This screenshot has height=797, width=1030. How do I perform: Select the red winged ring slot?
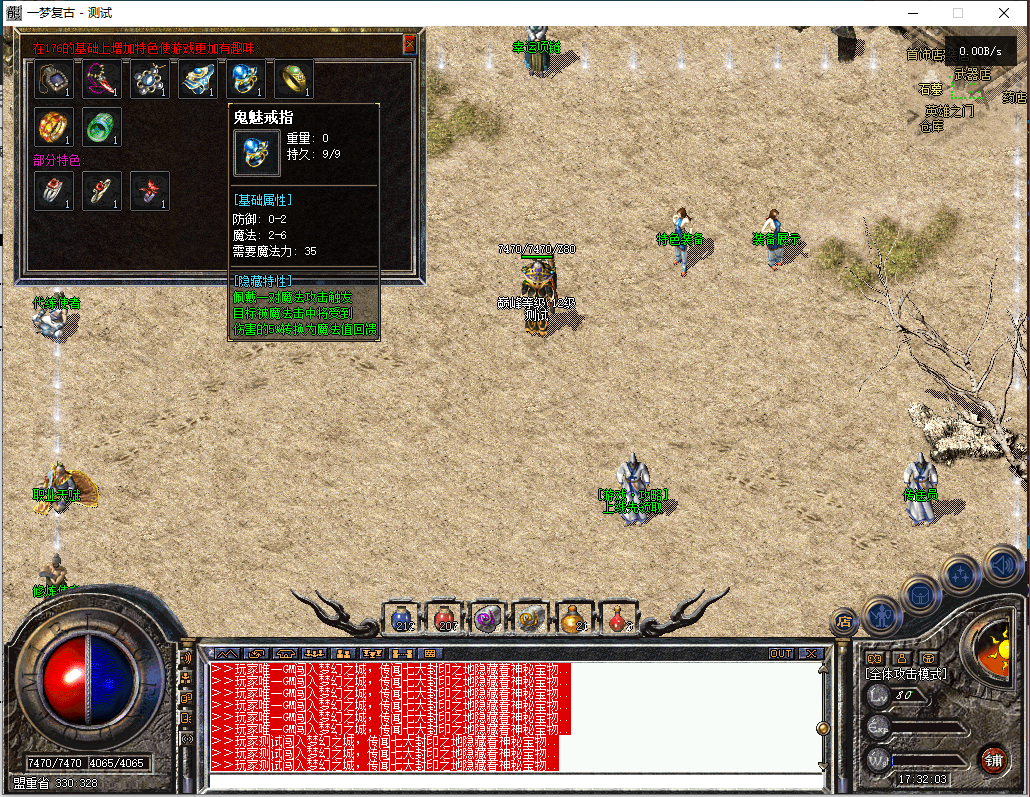[150, 190]
